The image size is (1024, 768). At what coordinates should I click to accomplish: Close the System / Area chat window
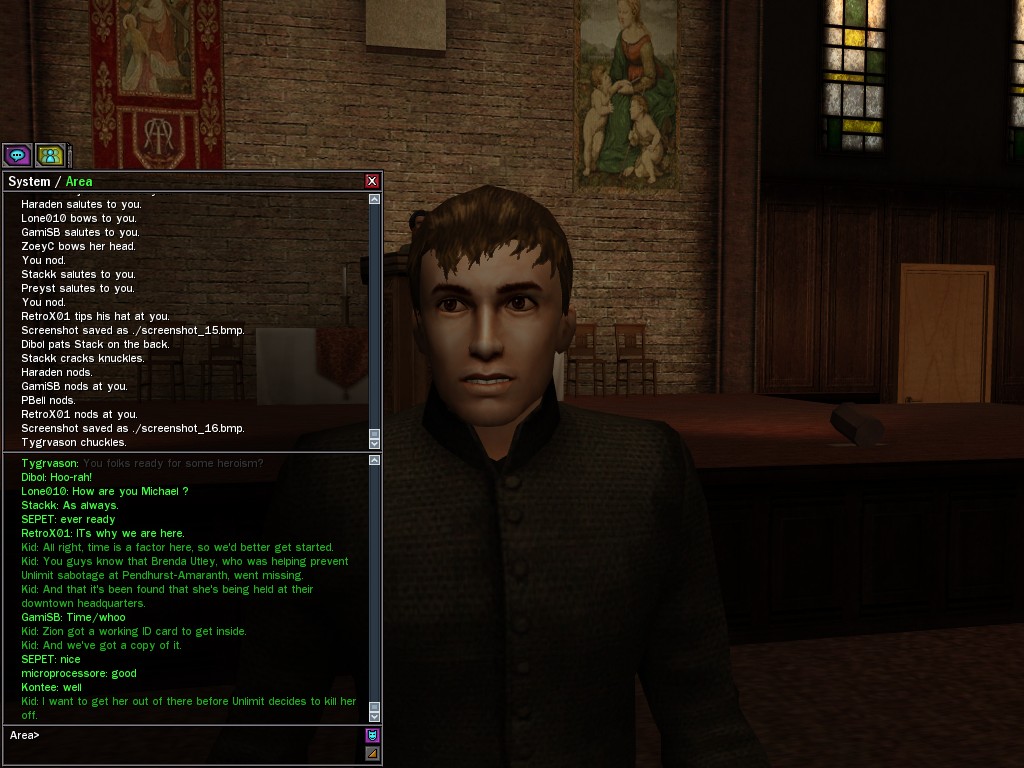(372, 181)
